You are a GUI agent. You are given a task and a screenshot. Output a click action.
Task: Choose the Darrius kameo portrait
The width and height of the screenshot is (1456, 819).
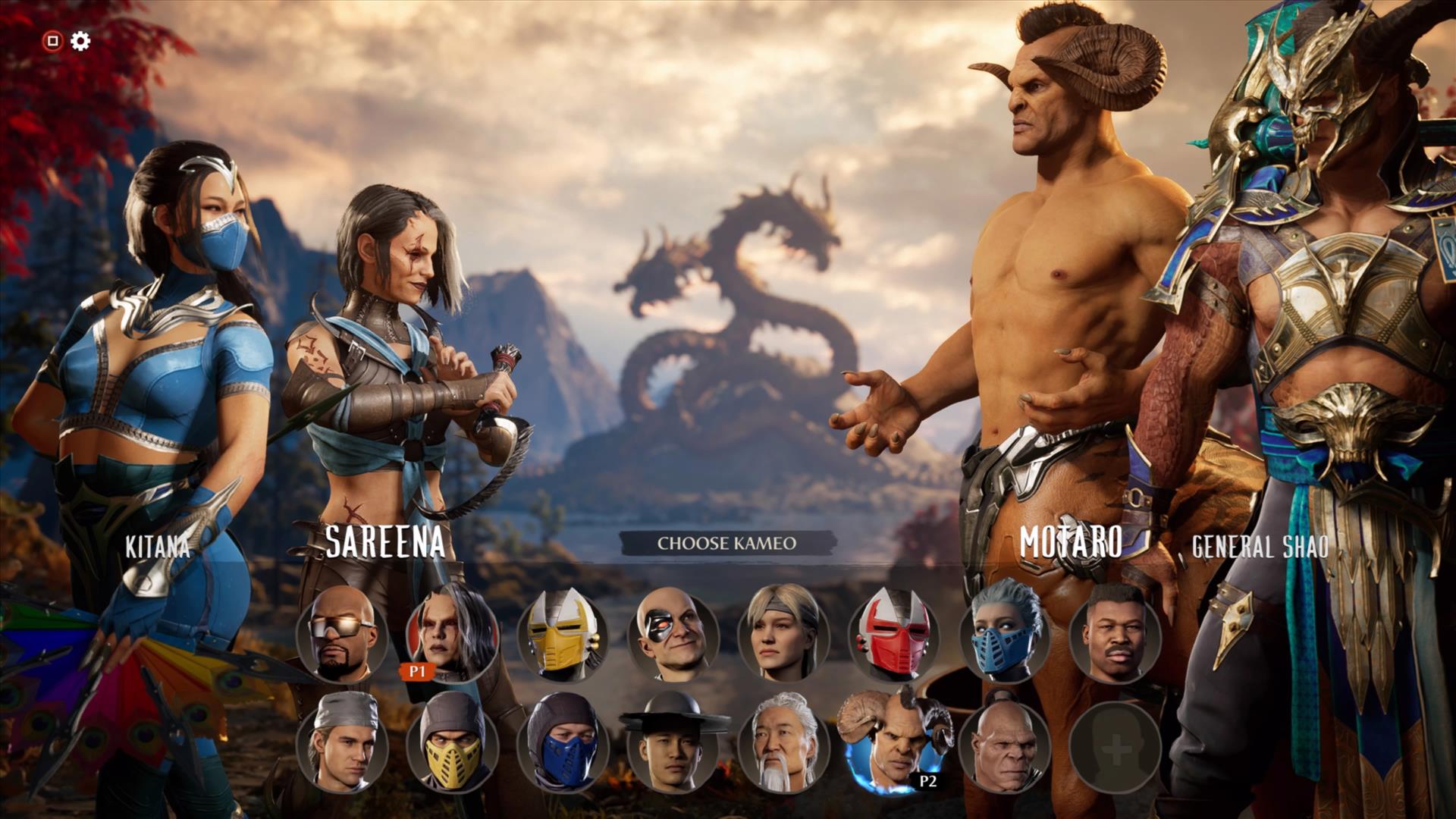[1115, 634]
